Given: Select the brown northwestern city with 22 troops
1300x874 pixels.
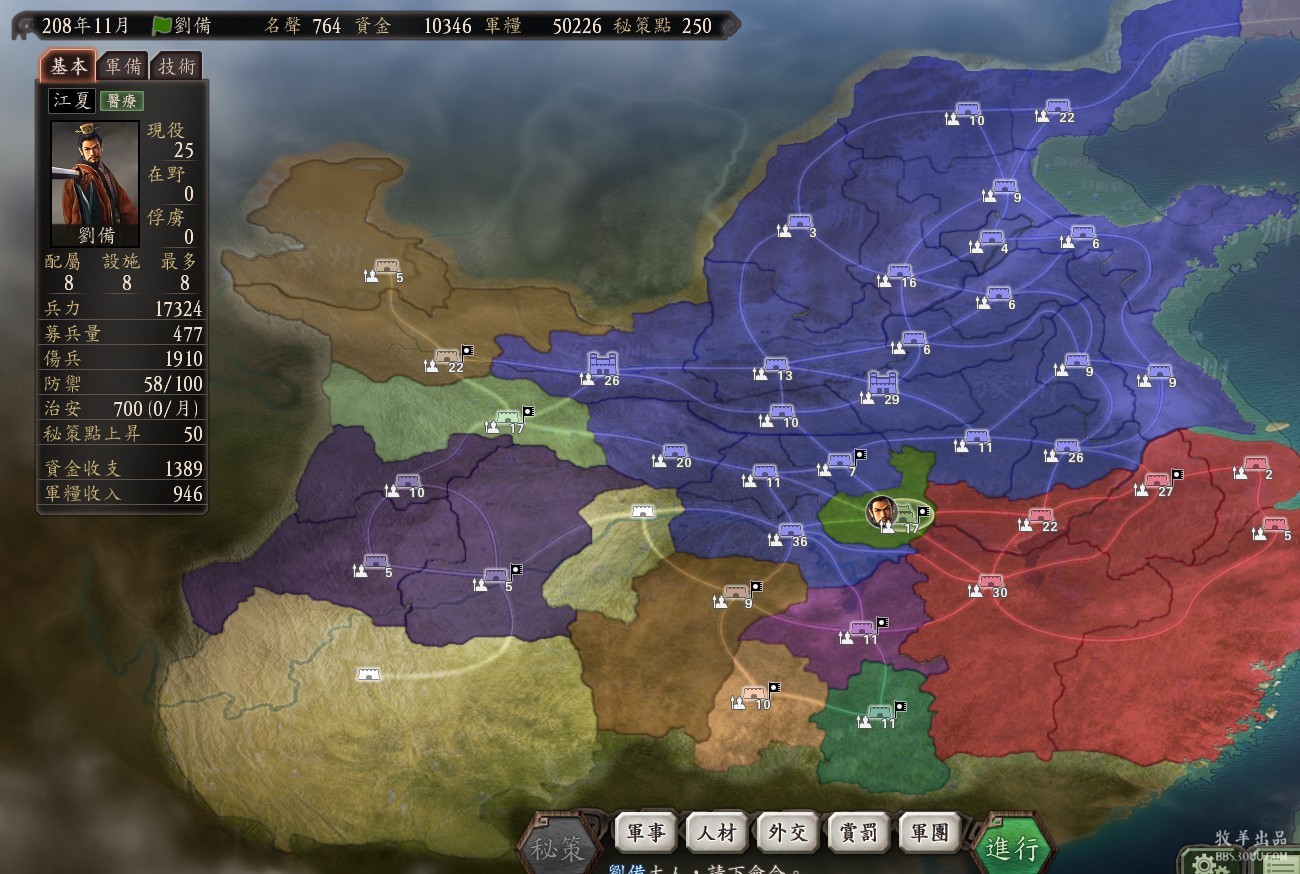Looking at the screenshot, I should tap(447, 359).
